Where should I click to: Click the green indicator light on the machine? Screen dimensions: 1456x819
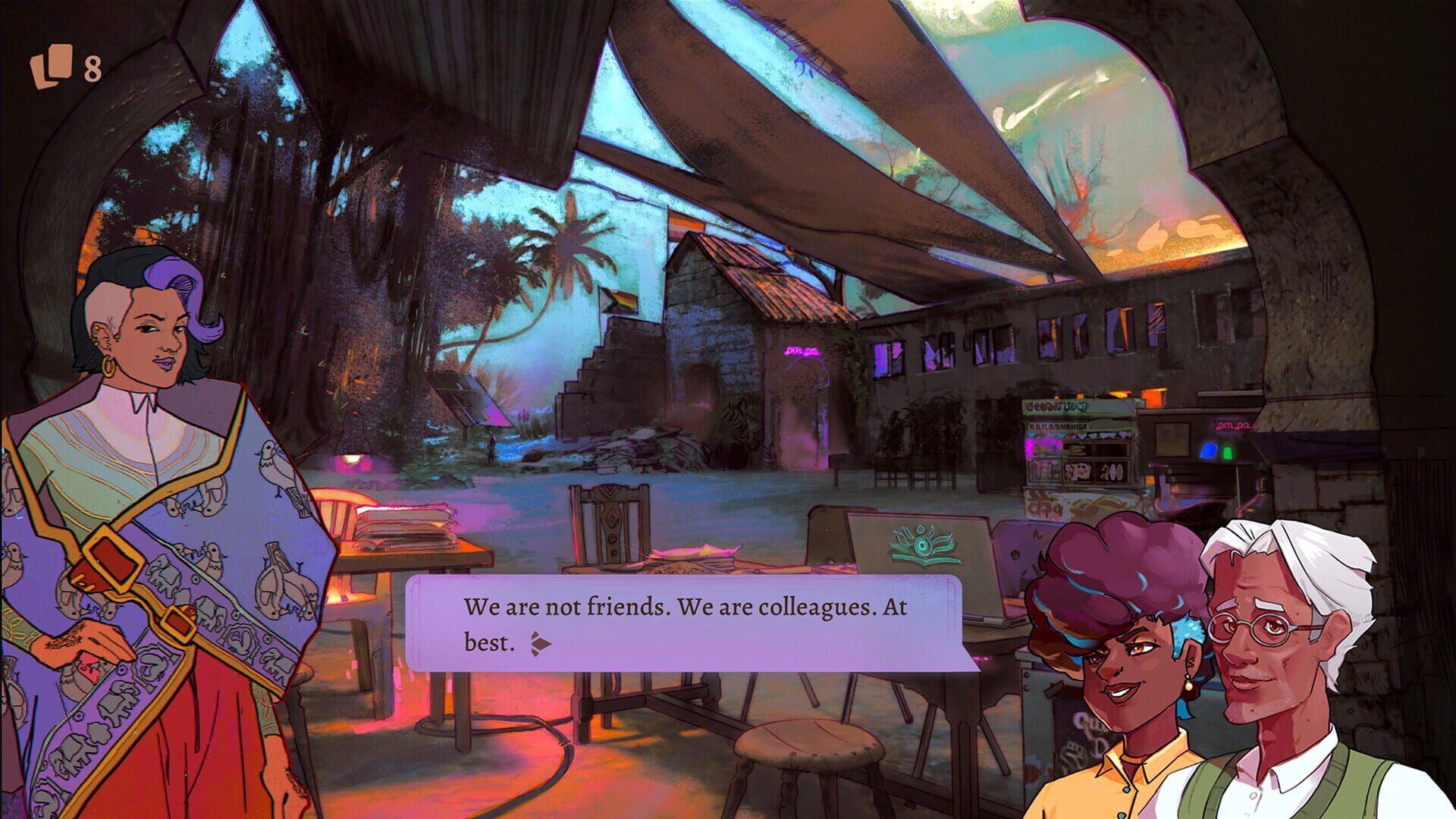pos(1227,453)
